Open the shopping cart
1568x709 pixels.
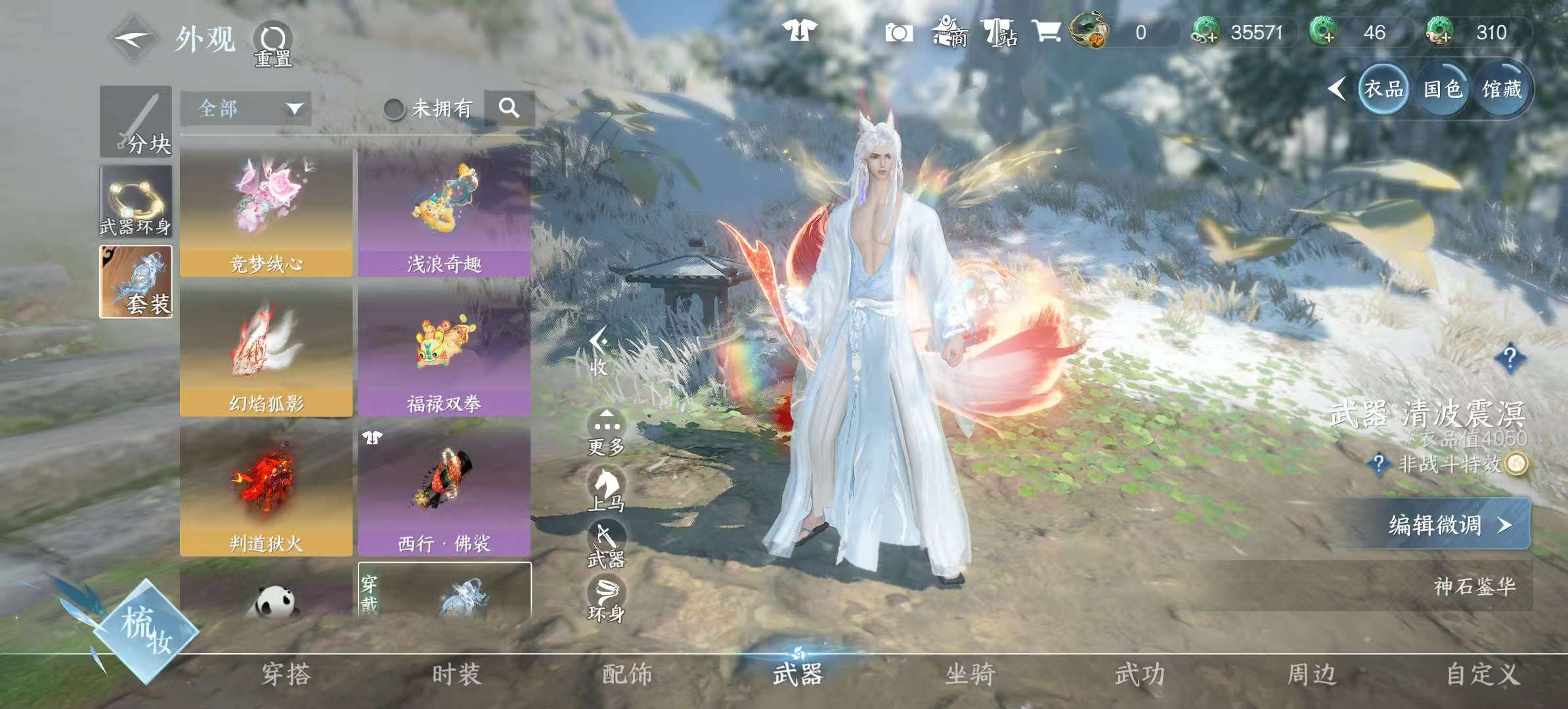coord(1048,33)
